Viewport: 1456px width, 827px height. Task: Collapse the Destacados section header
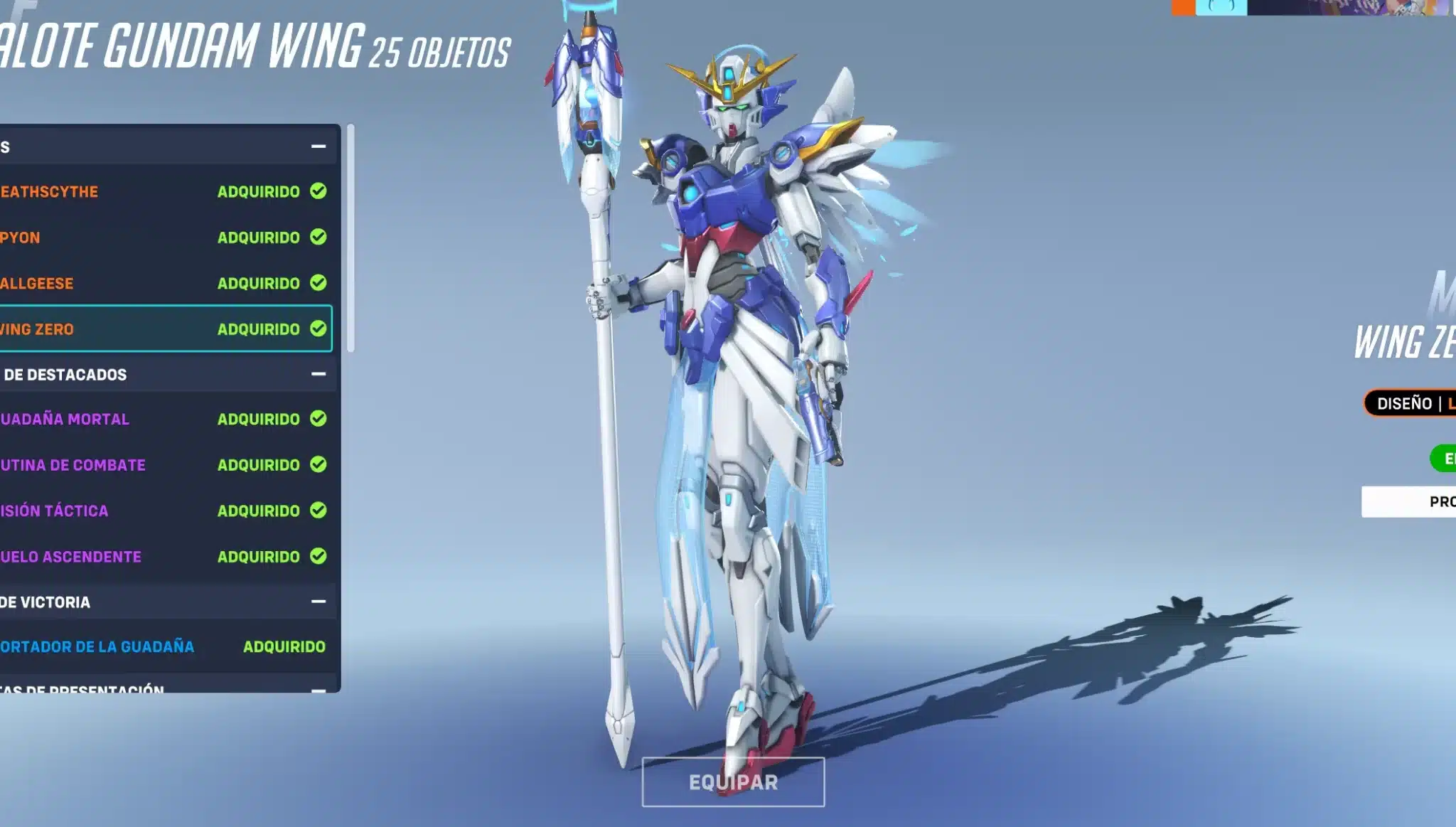tap(318, 374)
